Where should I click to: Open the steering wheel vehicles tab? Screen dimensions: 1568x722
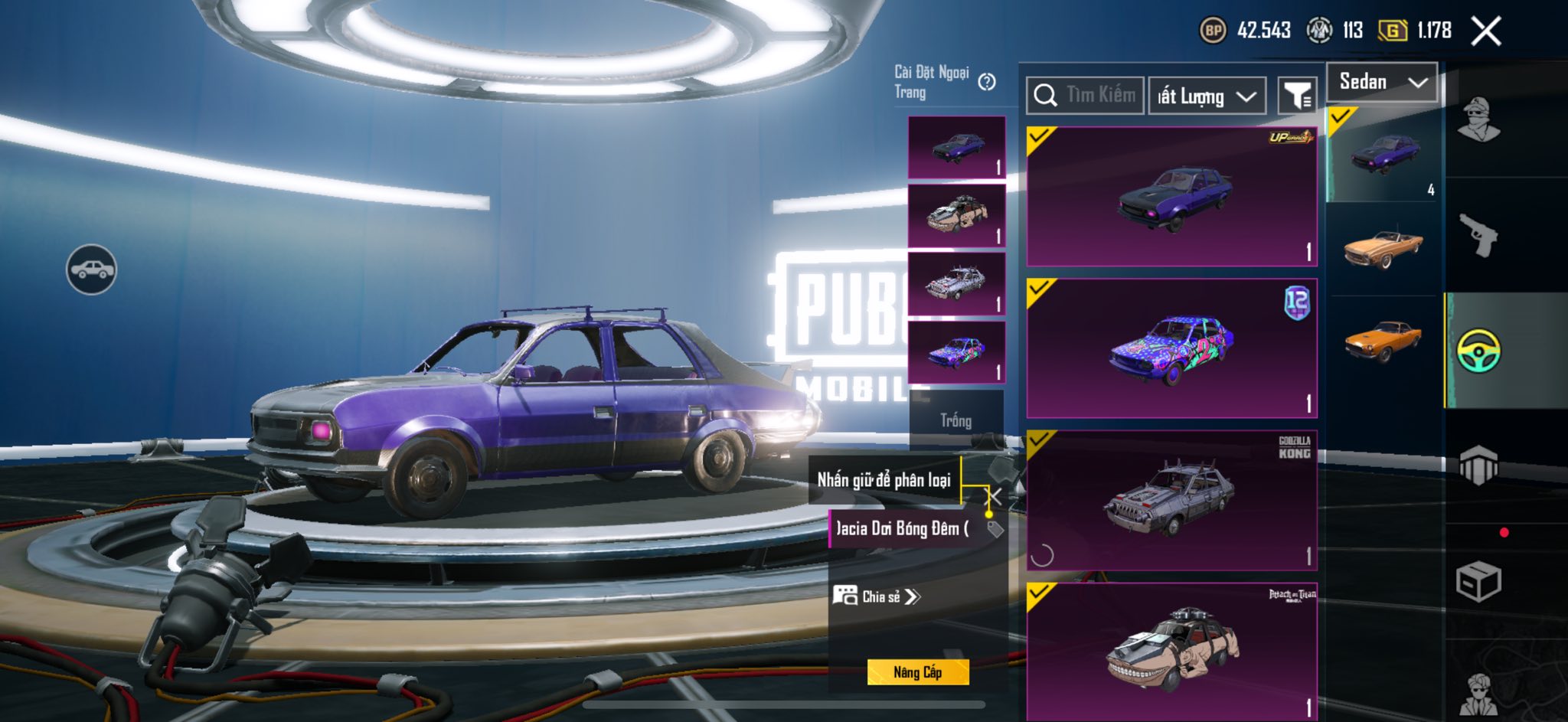(x=1478, y=351)
